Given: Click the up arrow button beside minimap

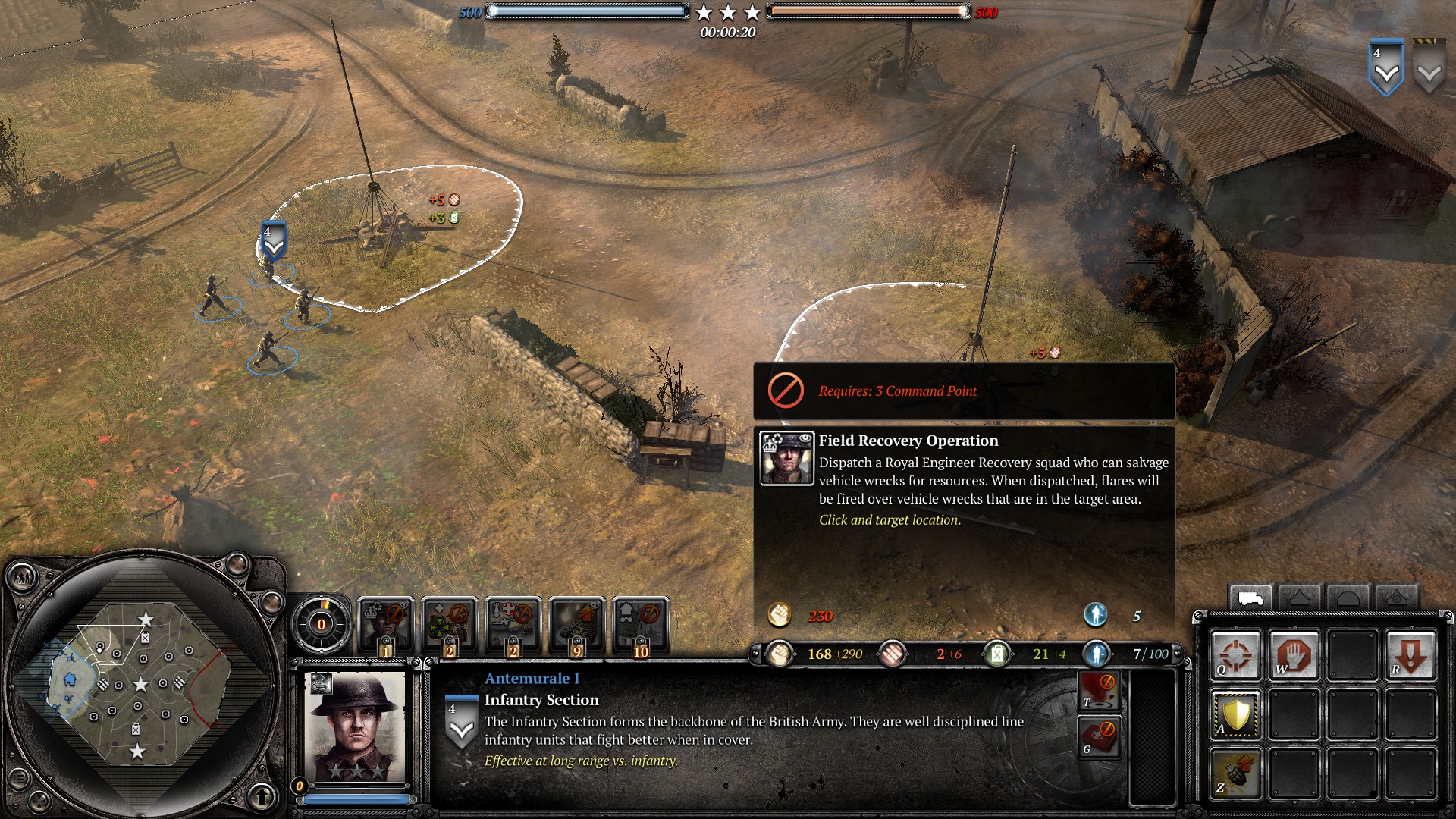Looking at the screenshot, I should pos(262,796).
